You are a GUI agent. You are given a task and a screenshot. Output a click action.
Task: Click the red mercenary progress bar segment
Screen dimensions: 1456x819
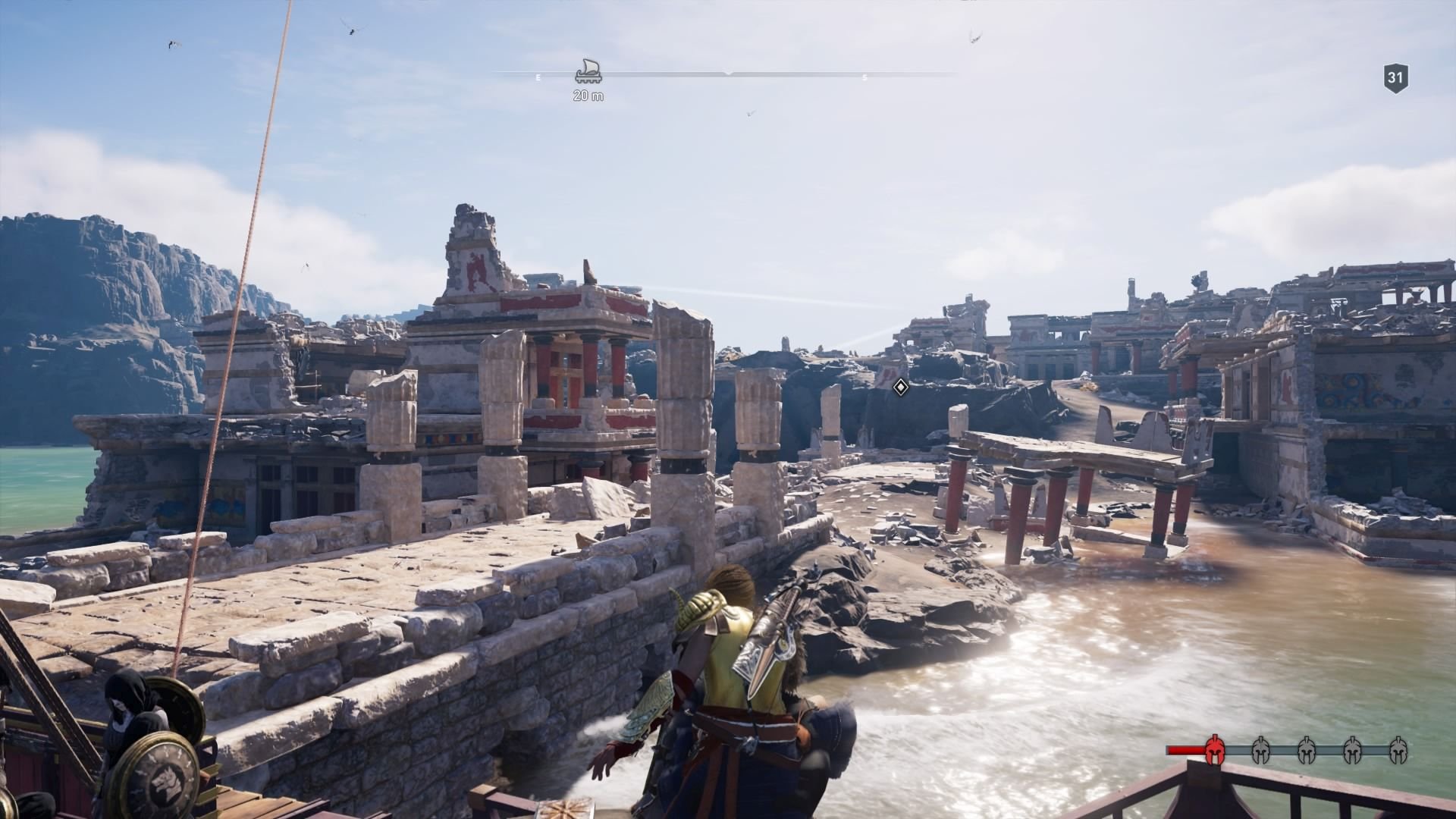point(1185,751)
